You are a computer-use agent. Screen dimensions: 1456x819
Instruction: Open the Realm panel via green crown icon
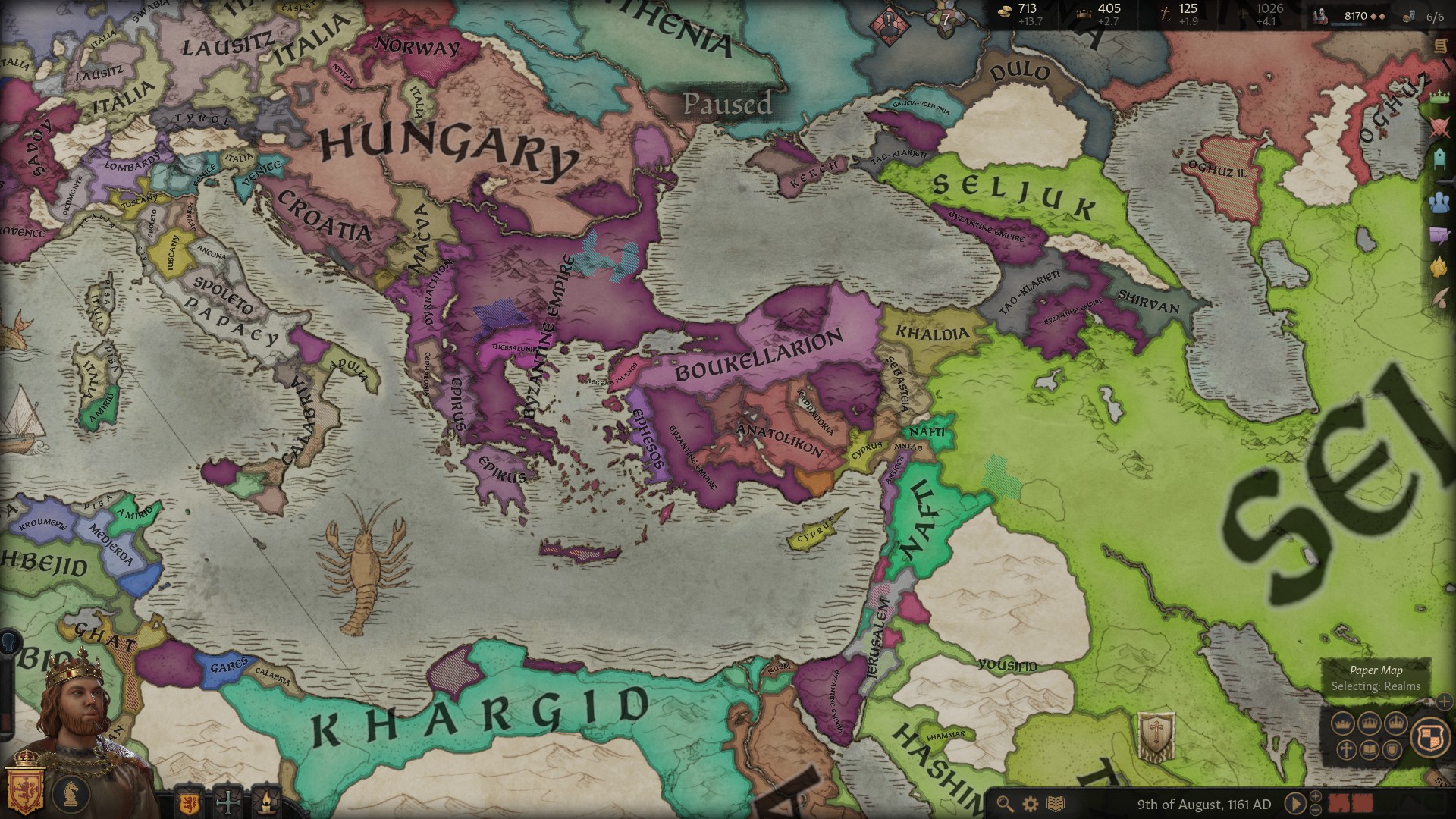[x=1439, y=96]
